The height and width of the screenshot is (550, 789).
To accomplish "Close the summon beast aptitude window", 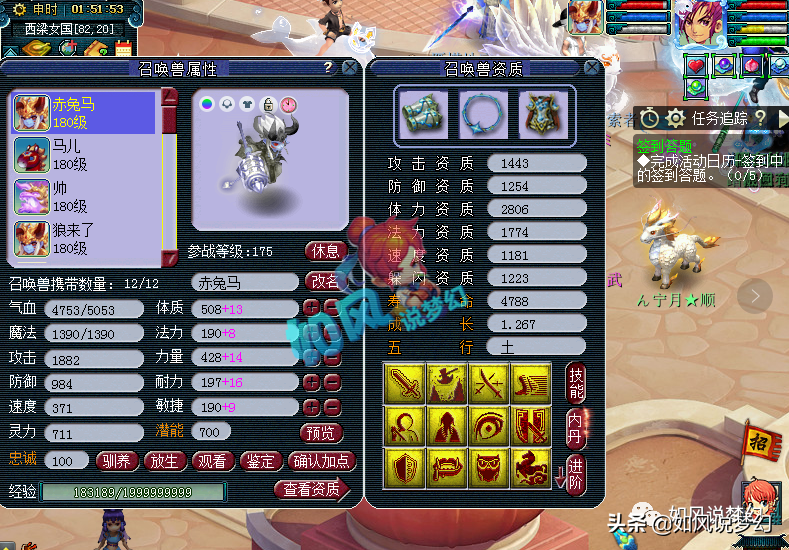I will click(592, 68).
